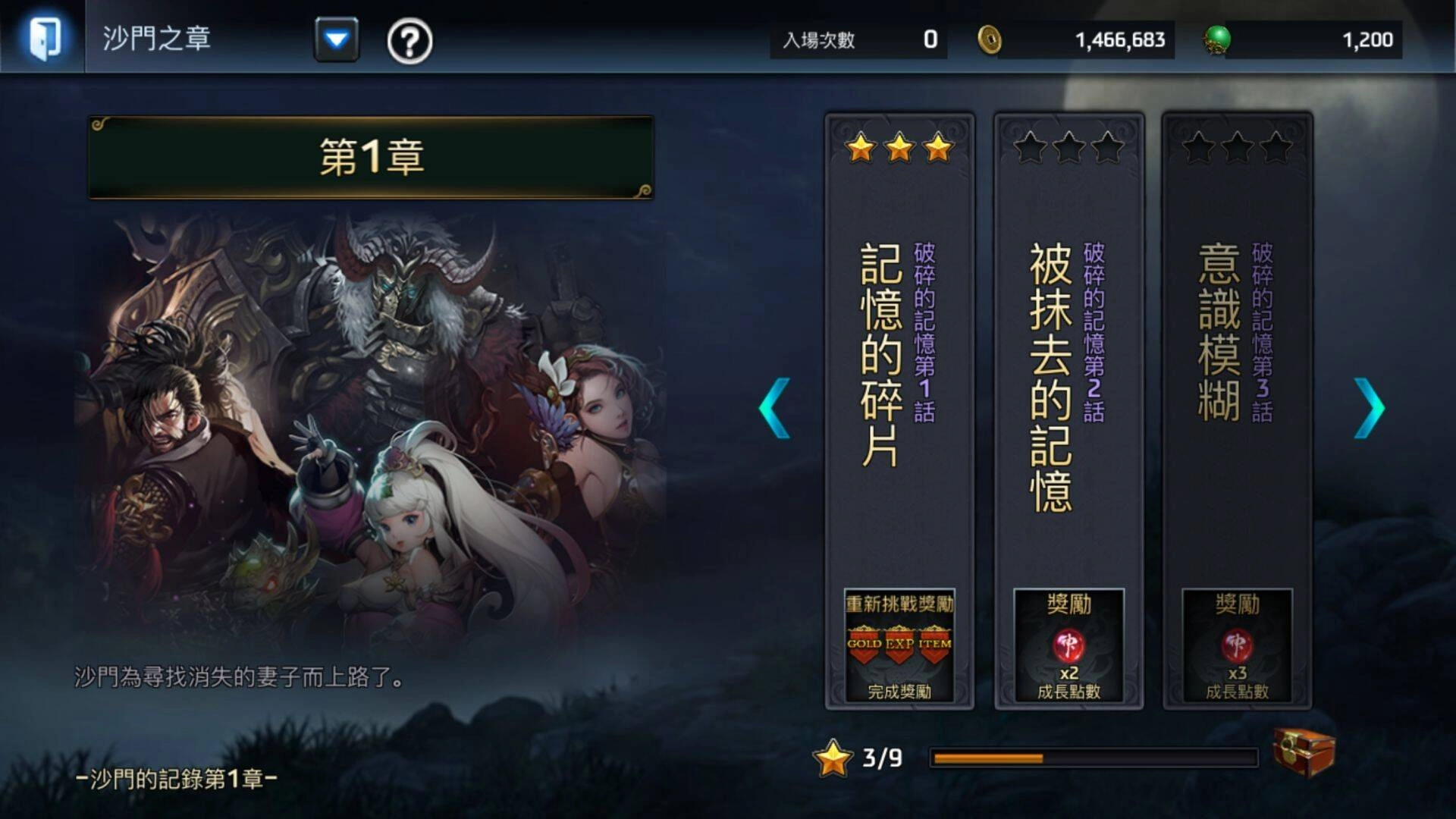Screen dimensions: 1456x819
Task: Open the help question mark icon
Action: pyautogui.click(x=409, y=43)
